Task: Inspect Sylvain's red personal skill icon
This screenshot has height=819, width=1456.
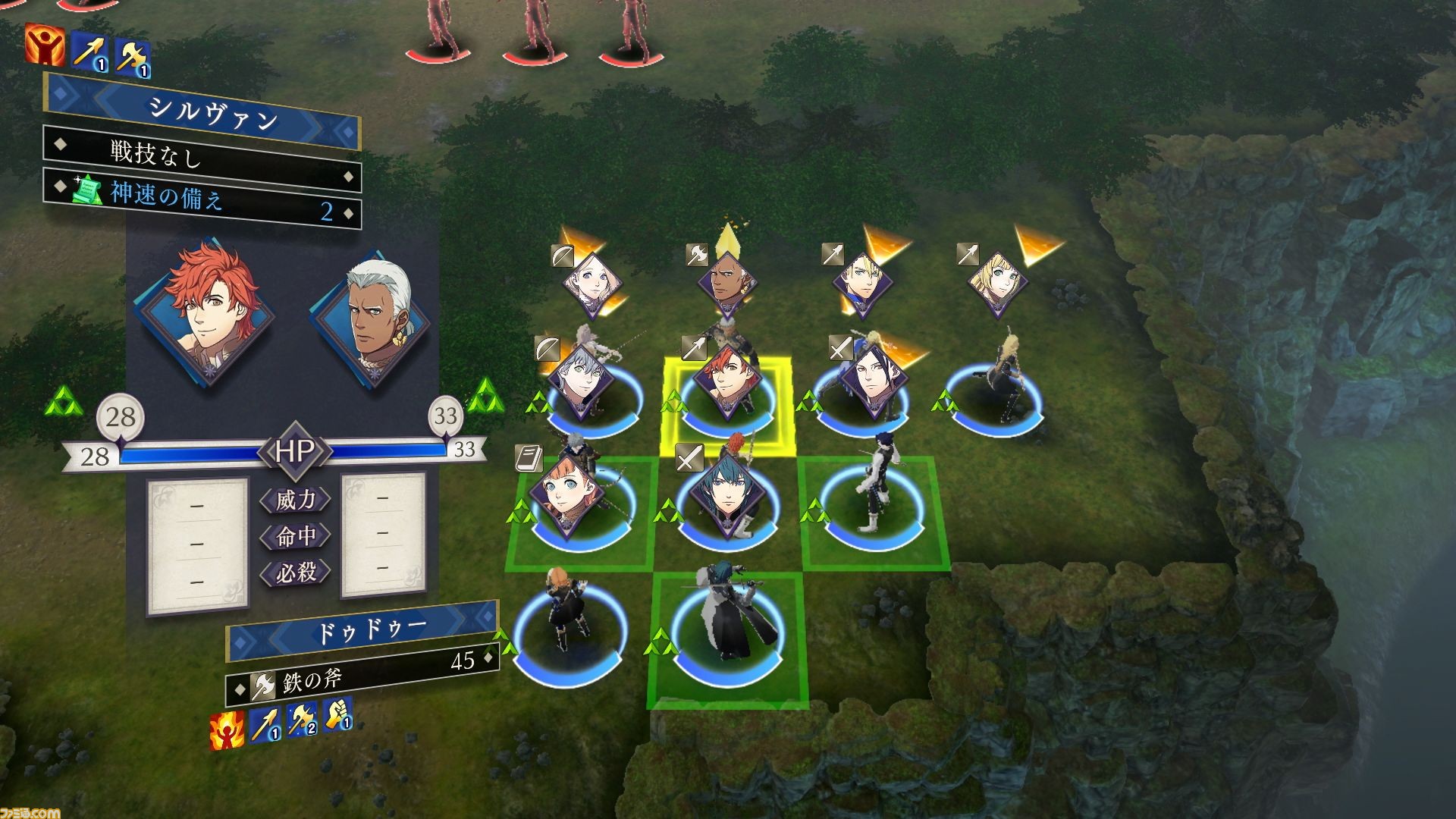Action: (x=44, y=45)
